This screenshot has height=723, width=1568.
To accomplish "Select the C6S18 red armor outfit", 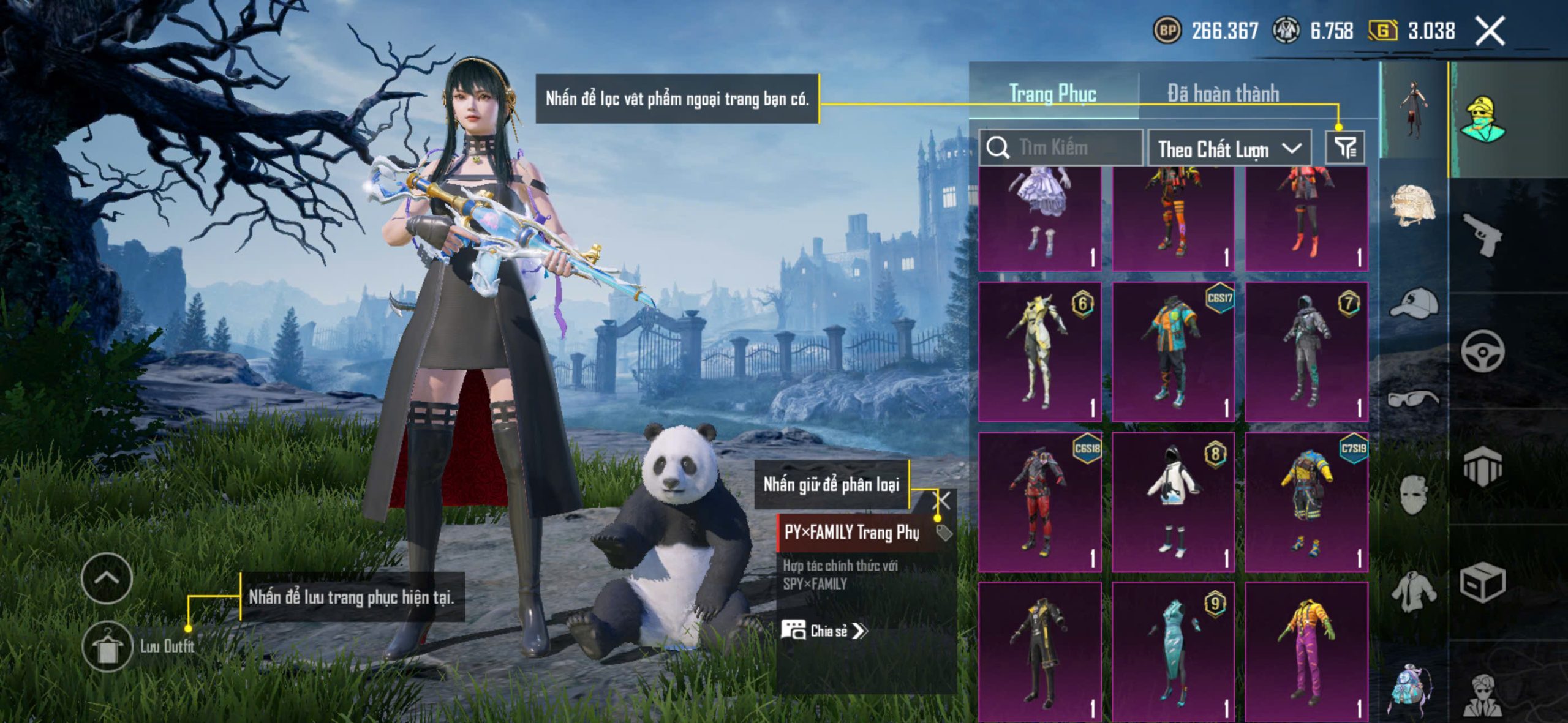I will coord(1039,502).
